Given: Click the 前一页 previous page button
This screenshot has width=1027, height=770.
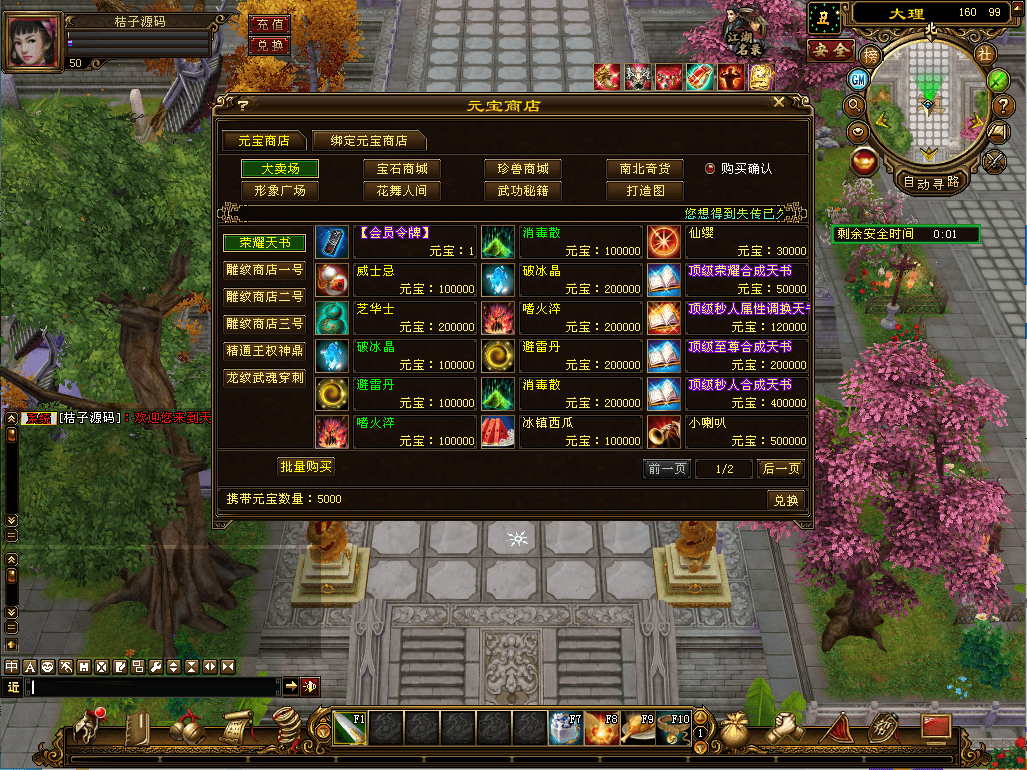Looking at the screenshot, I should (666, 469).
